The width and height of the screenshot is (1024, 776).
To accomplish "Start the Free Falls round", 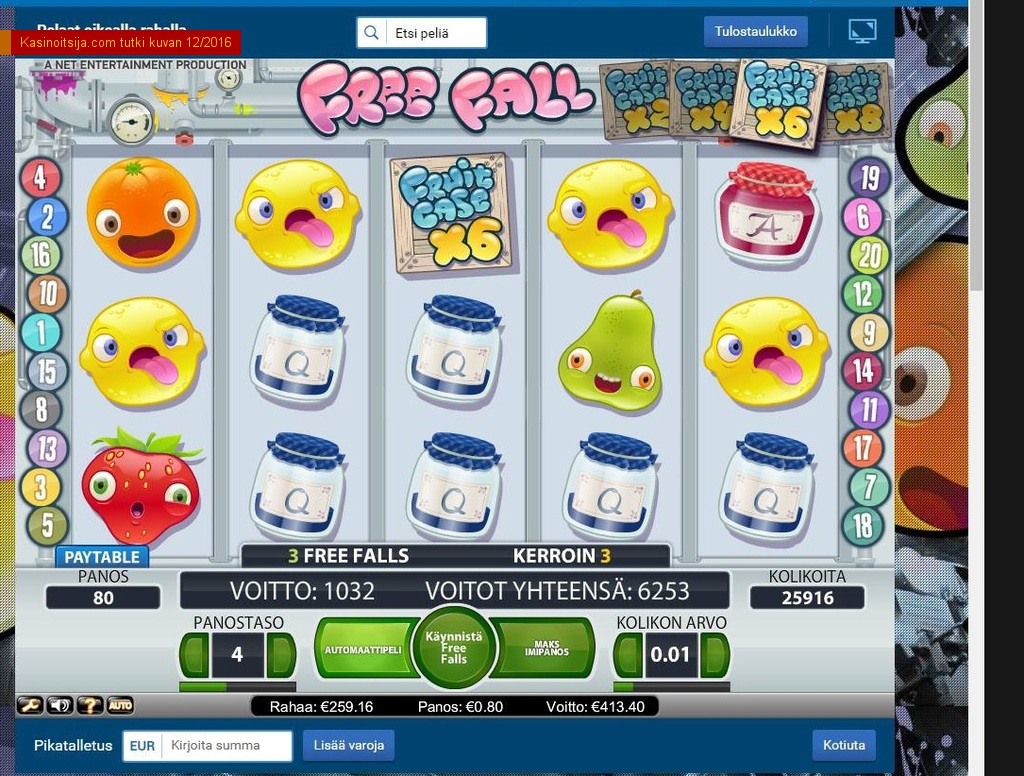I will click(454, 647).
